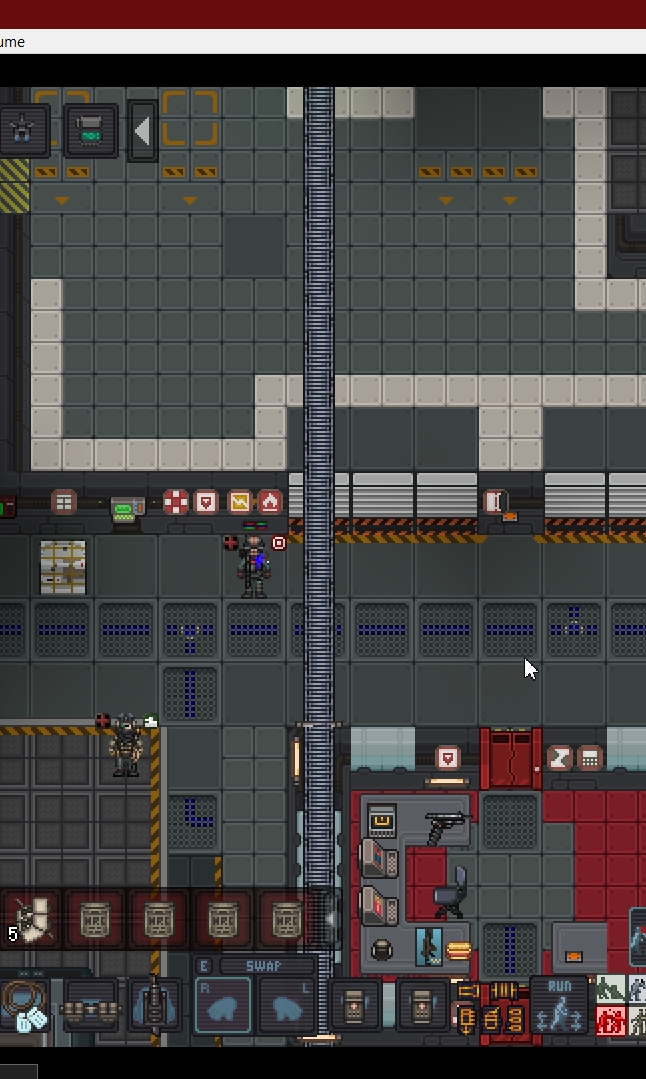This screenshot has height=1079, width=646.
Task: Select the right hand slot
Action: tap(223, 1005)
